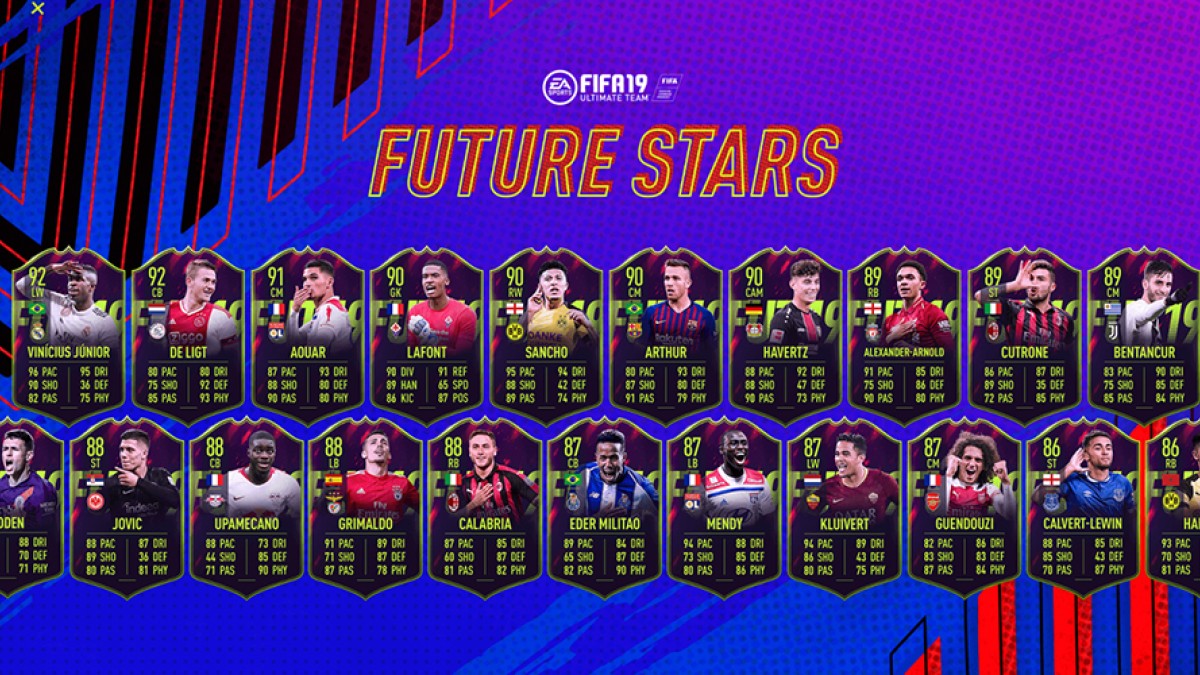The height and width of the screenshot is (675, 1200).
Task: Choose the Bentancur player card
Action: point(1143,335)
